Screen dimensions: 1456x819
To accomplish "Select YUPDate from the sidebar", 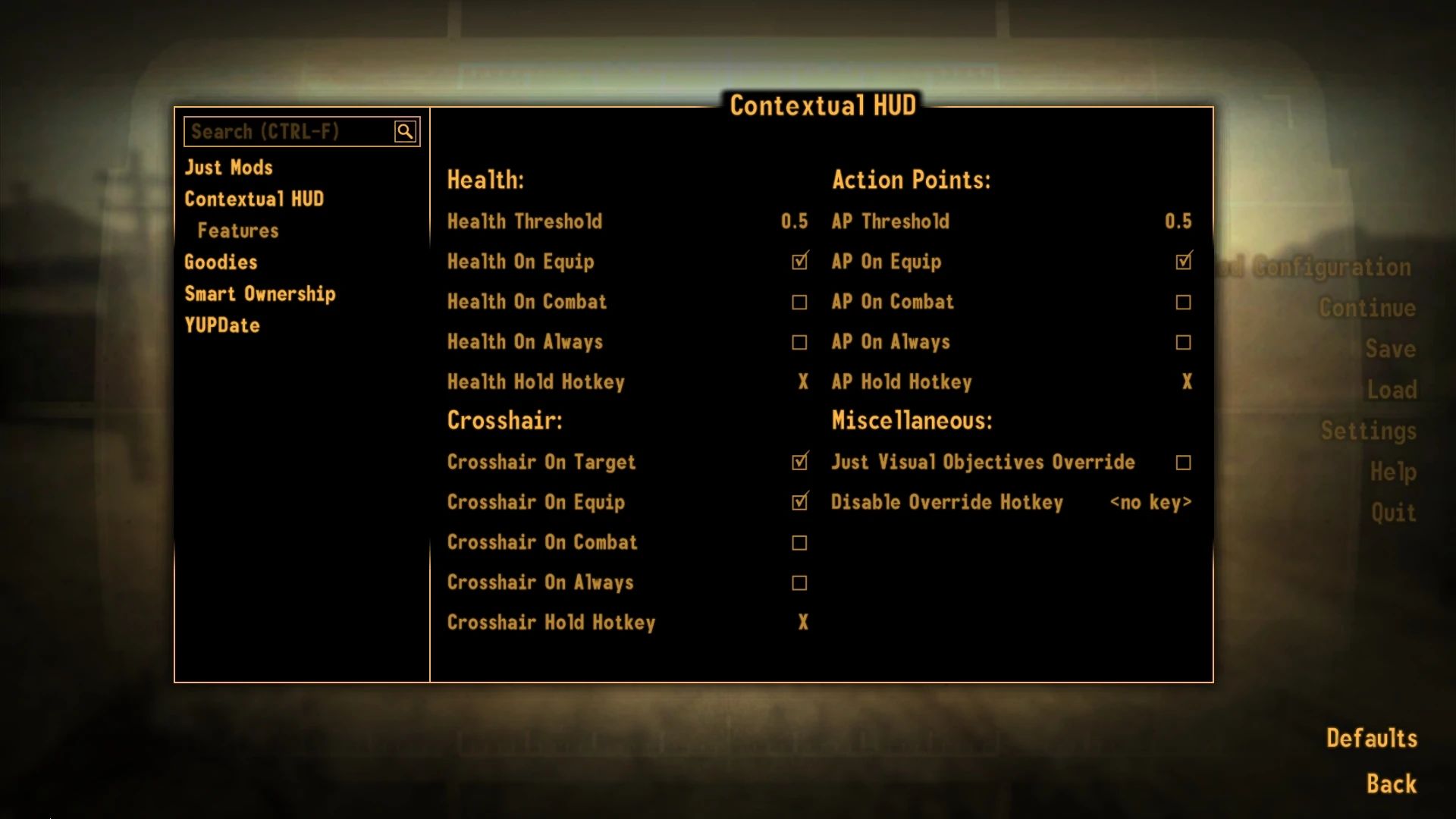I will tap(222, 325).
